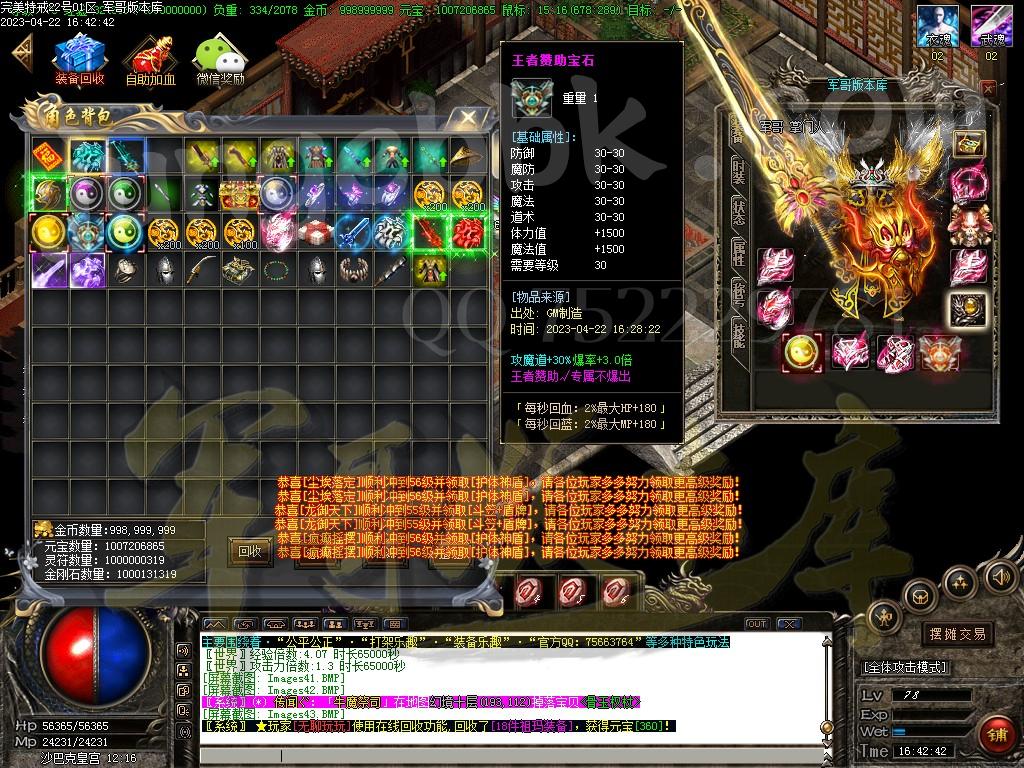Open the 属性 attributes tab

[738, 254]
